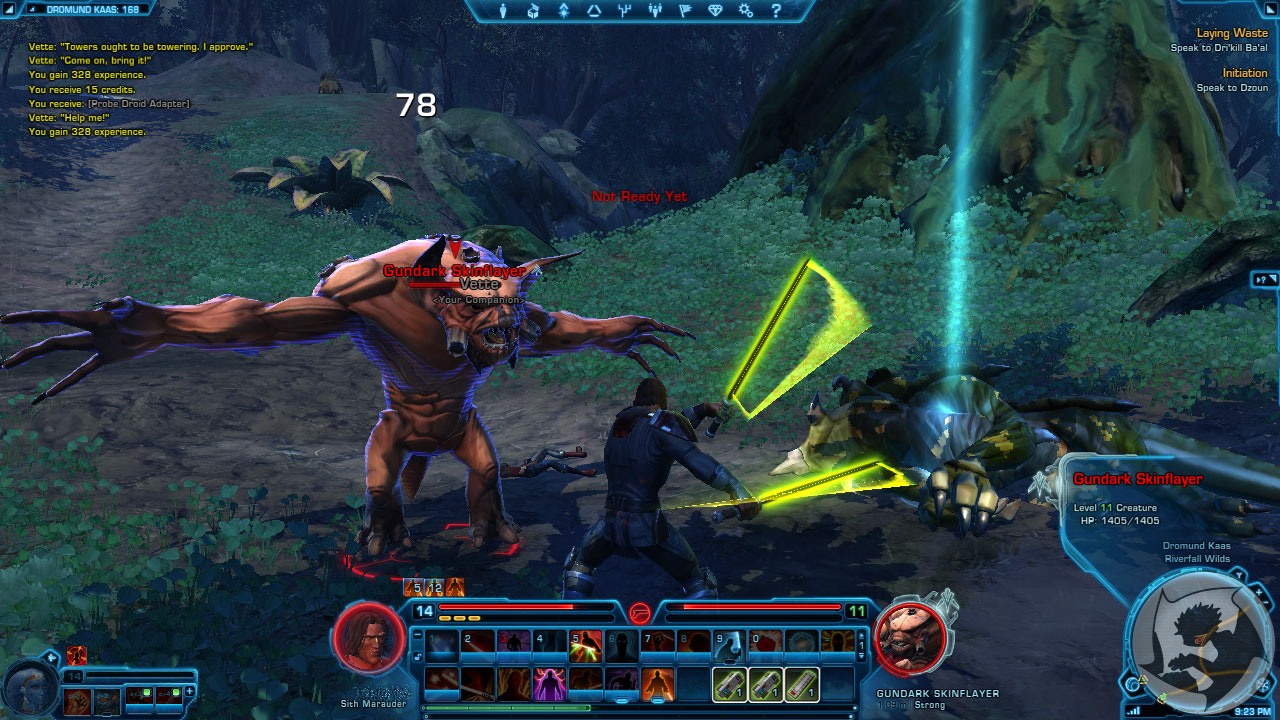Open the flag icon in top menu

point(685,11)
